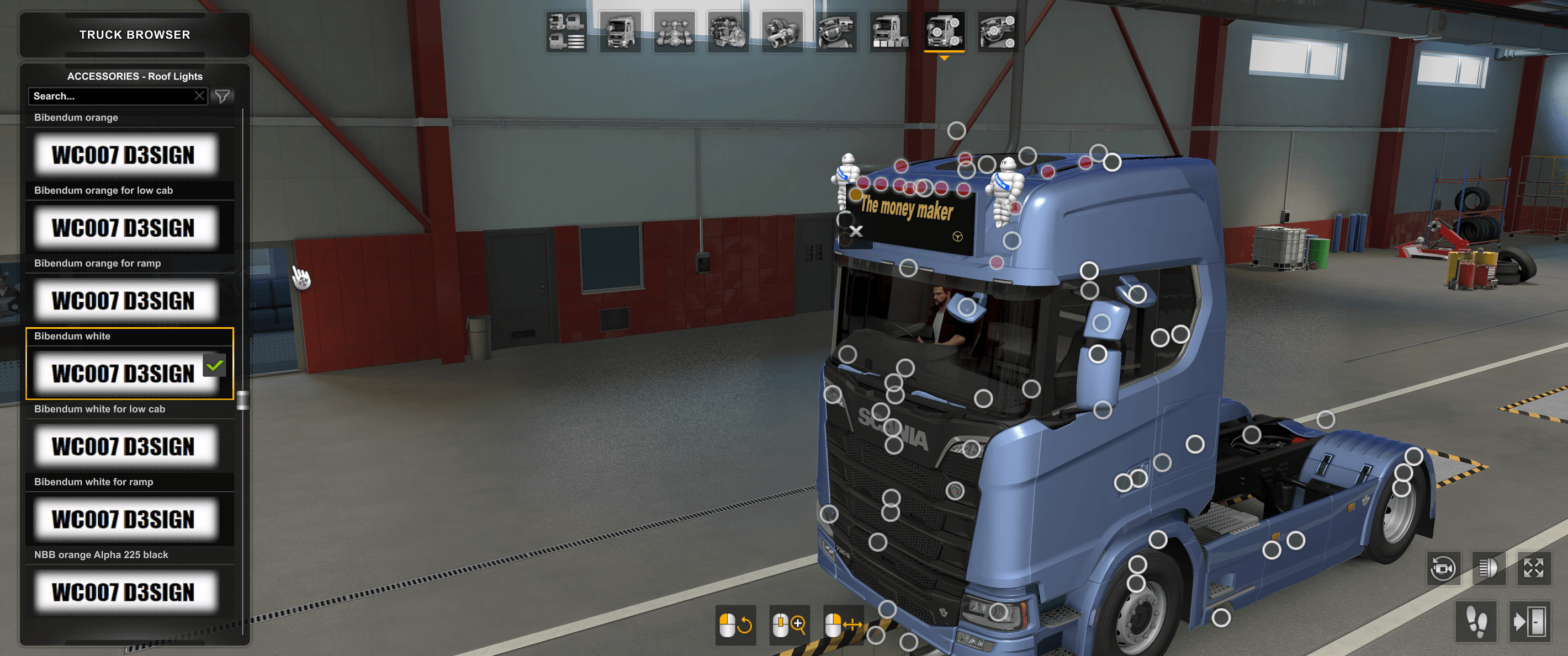Clear the search field with the X
This screenshot has height=656, width=1568.
(200, 95)
